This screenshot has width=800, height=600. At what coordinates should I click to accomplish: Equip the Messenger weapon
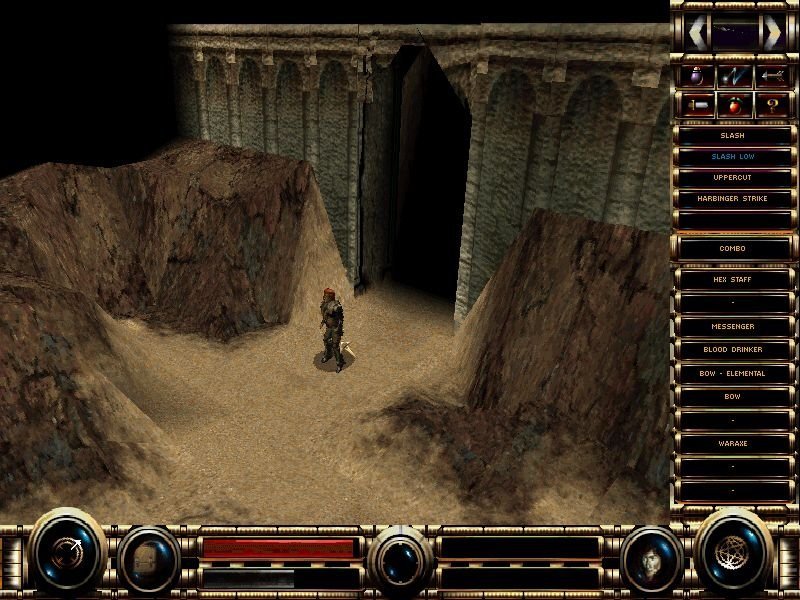point(733,327)
